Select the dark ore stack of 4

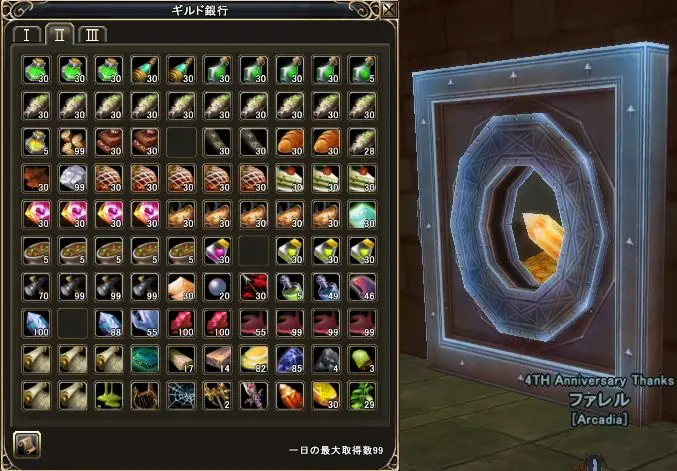coord(328,360)
